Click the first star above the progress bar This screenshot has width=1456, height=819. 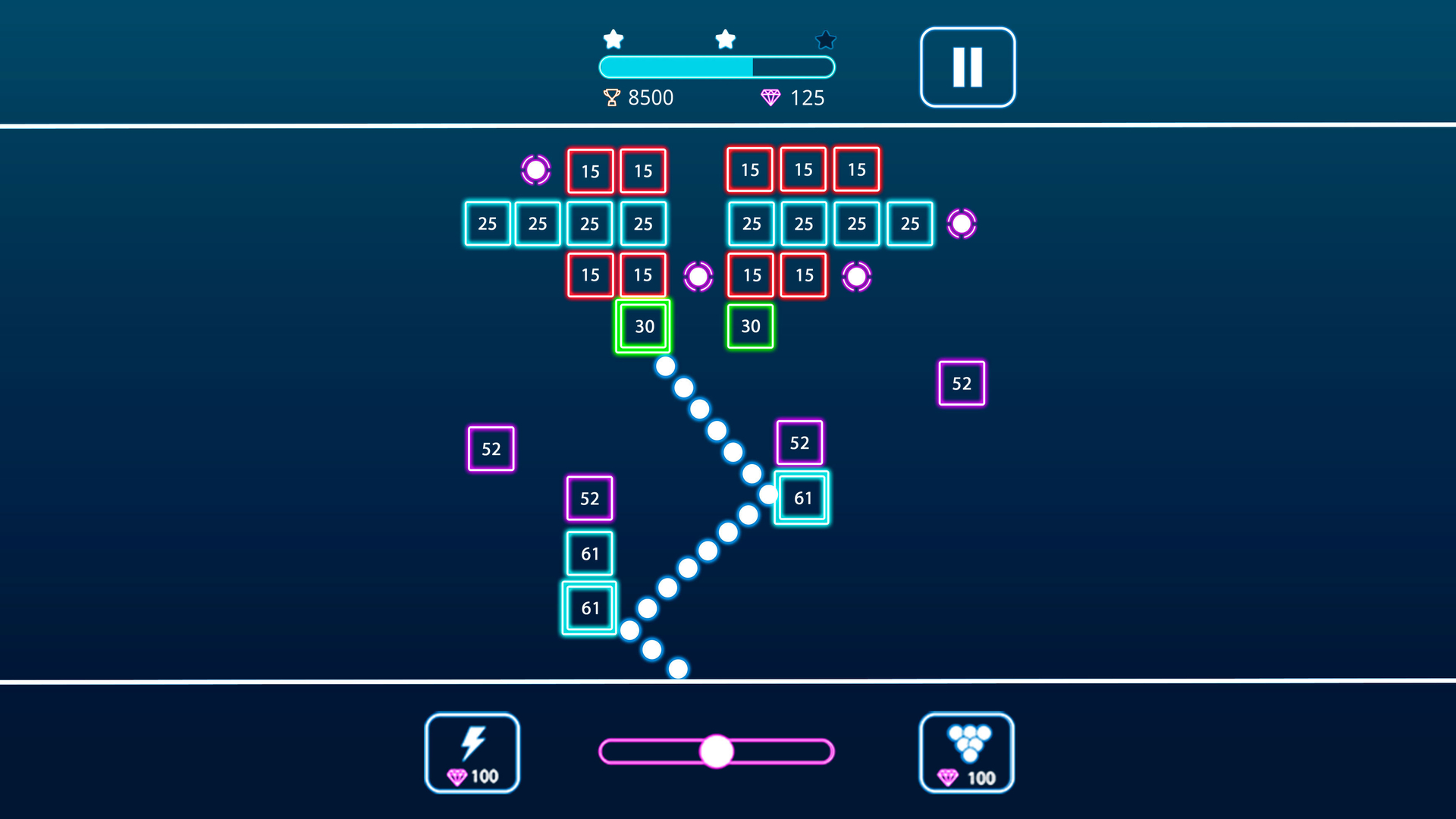click(x=613, y=38)
